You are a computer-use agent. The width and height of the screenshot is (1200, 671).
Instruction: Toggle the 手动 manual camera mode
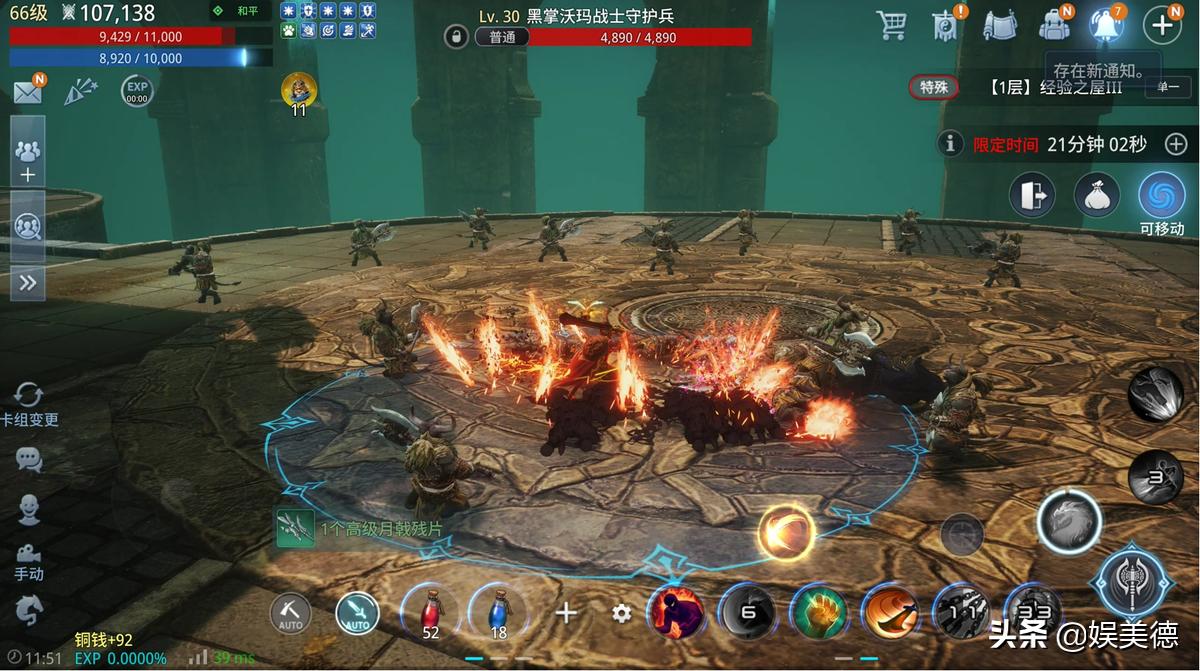[29, 560]
